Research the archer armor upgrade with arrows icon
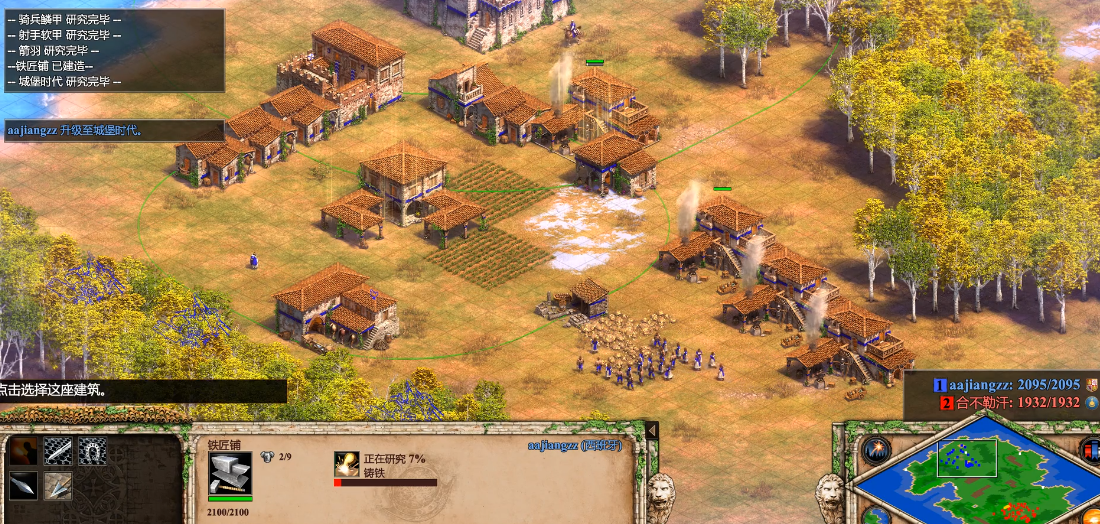The image size is (1100, 524). 58,485
